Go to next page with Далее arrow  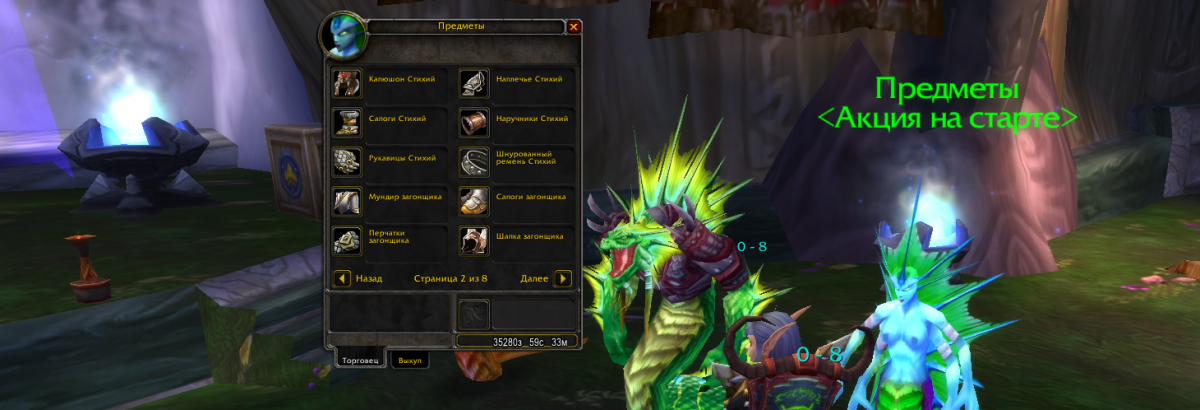tap(563, 278)
